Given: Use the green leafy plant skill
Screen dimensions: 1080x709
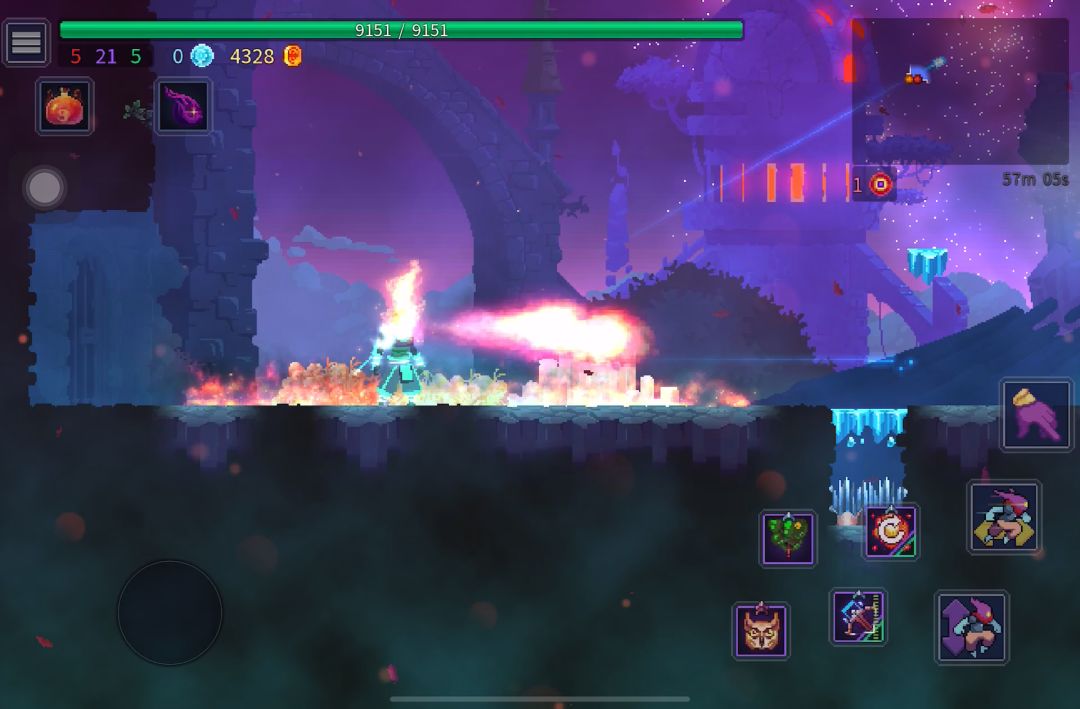Looking at the screenshot, I should click(x=788, y=539).
